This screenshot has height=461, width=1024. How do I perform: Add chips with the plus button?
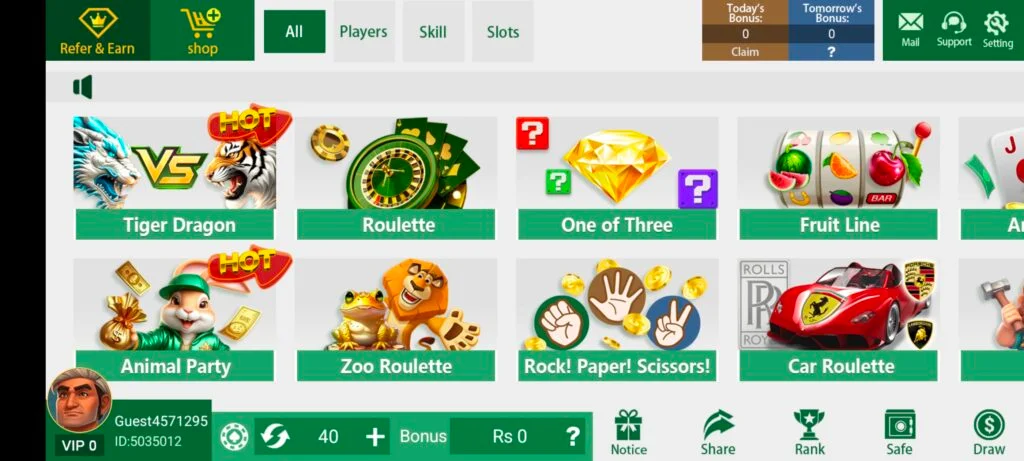point(375,436)
